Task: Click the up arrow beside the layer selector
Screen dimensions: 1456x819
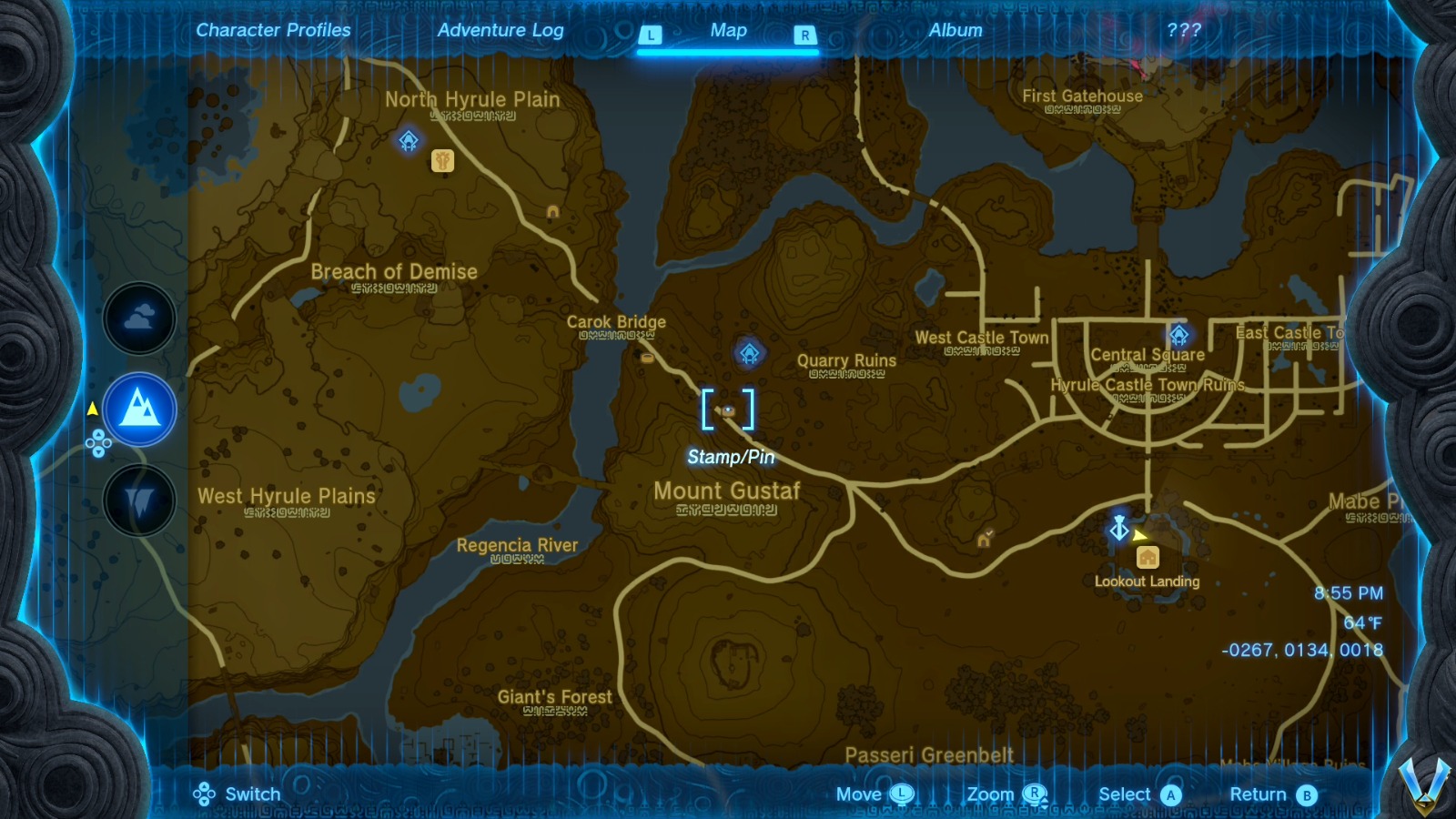Action: pos(92,409)
